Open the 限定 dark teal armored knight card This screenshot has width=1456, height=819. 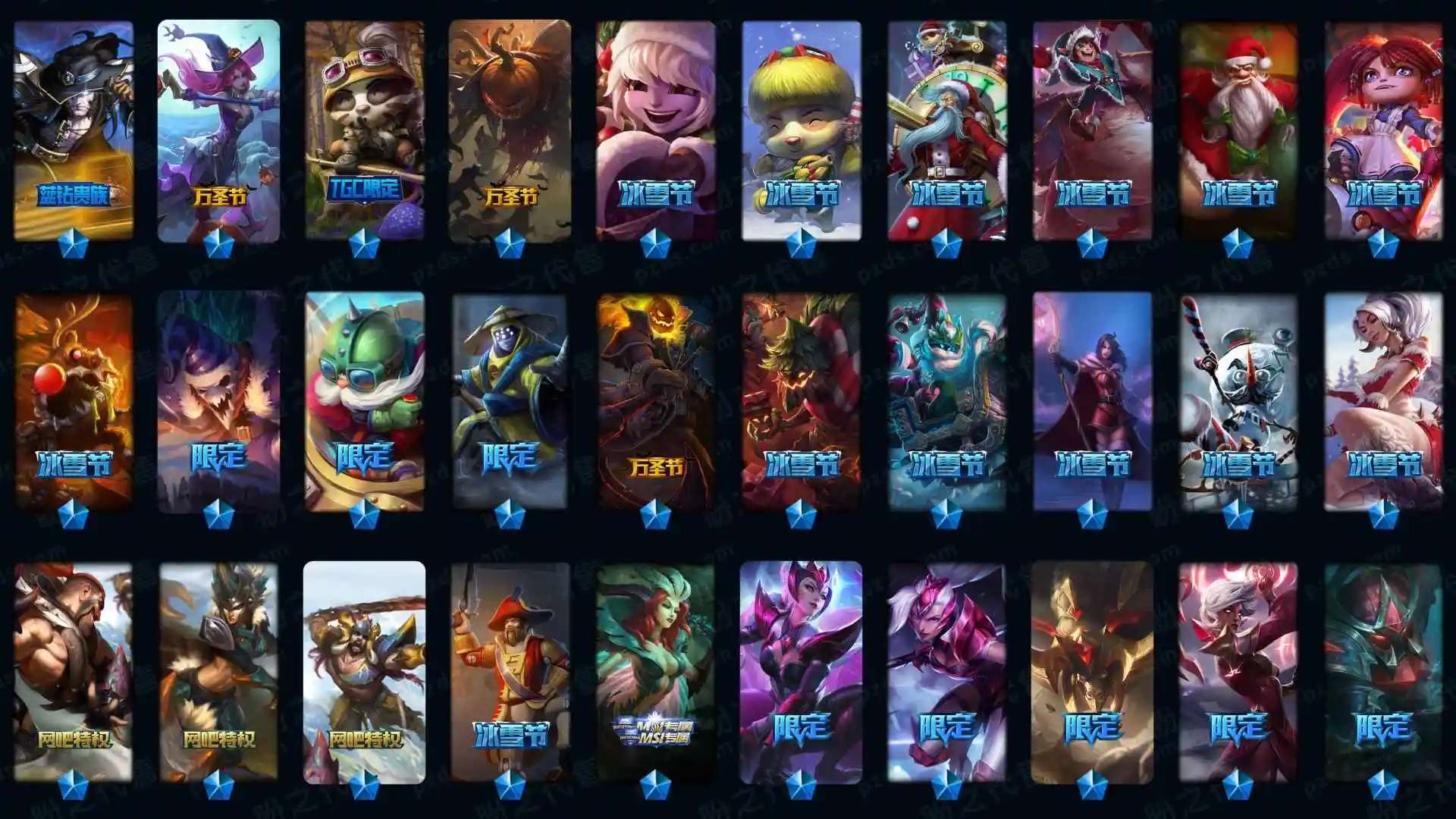(1383, 671)
